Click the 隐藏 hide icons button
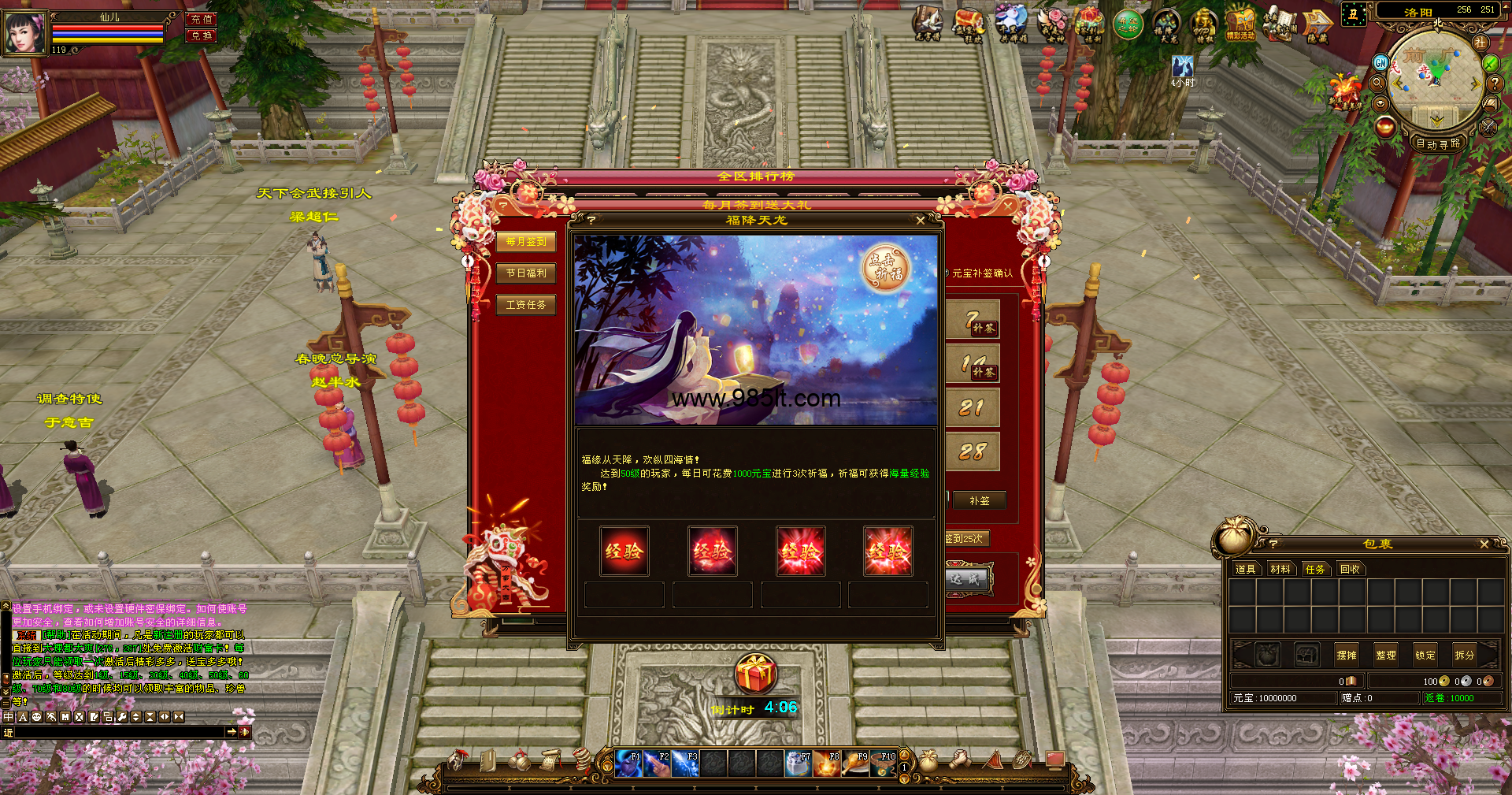 (x=1317, y=25)
